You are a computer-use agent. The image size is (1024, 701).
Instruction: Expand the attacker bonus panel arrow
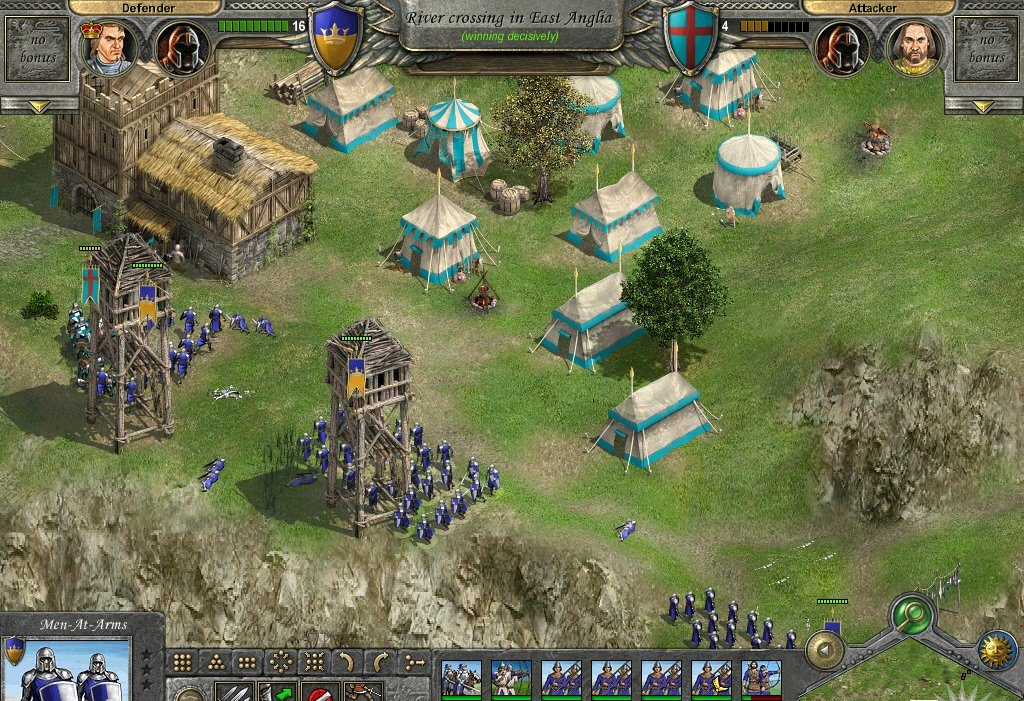pos(984,105)
